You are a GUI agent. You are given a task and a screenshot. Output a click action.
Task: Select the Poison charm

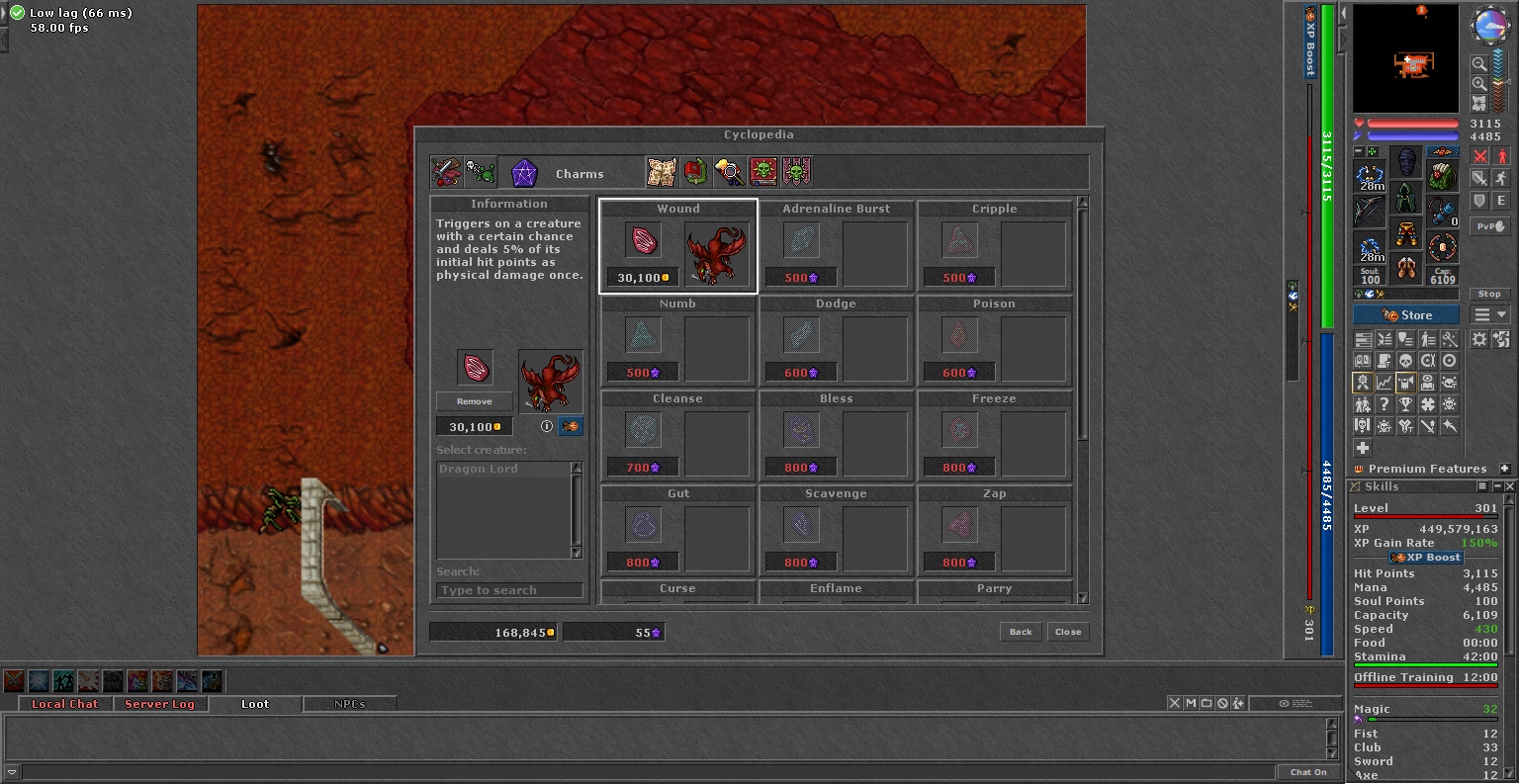(x=995, y=341)
